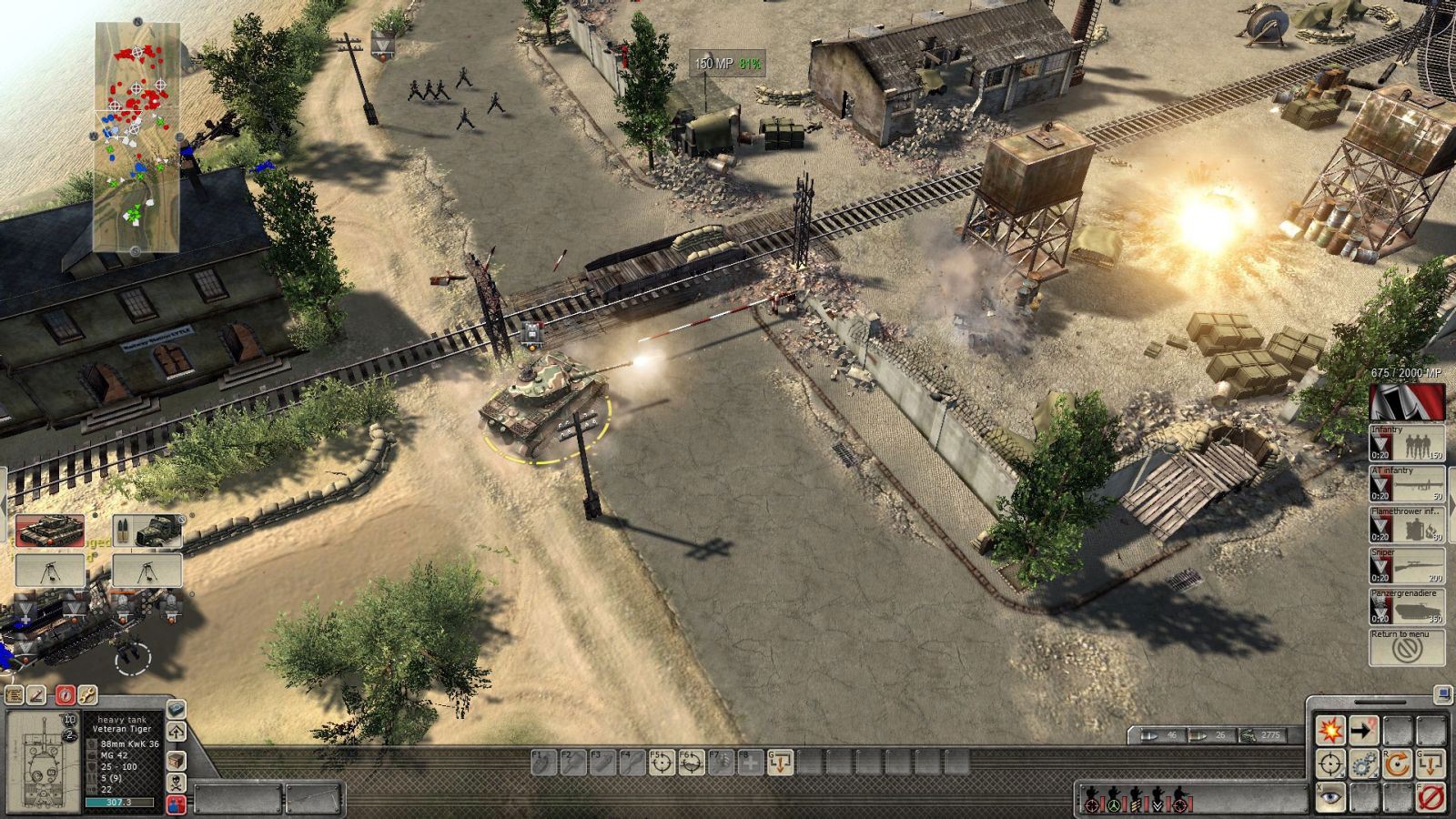Call in Infantry reinforcements
The height and width of the screenshot is (819, 1456).
[1407, 443]
